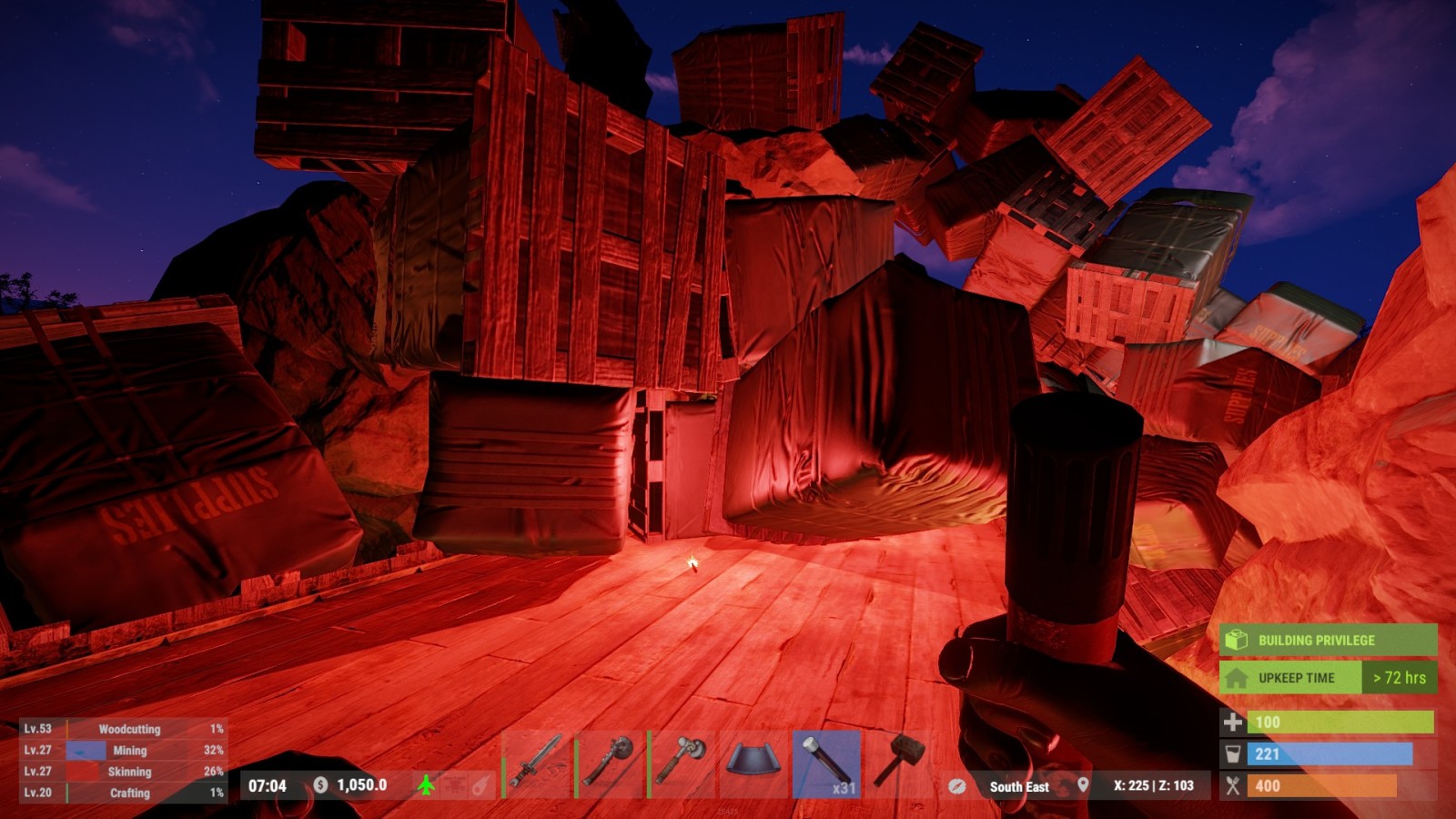1456x819 pixels.
Task: Select the sword hotbar slot
Action: pyautogui.click(x=537, y=763)
